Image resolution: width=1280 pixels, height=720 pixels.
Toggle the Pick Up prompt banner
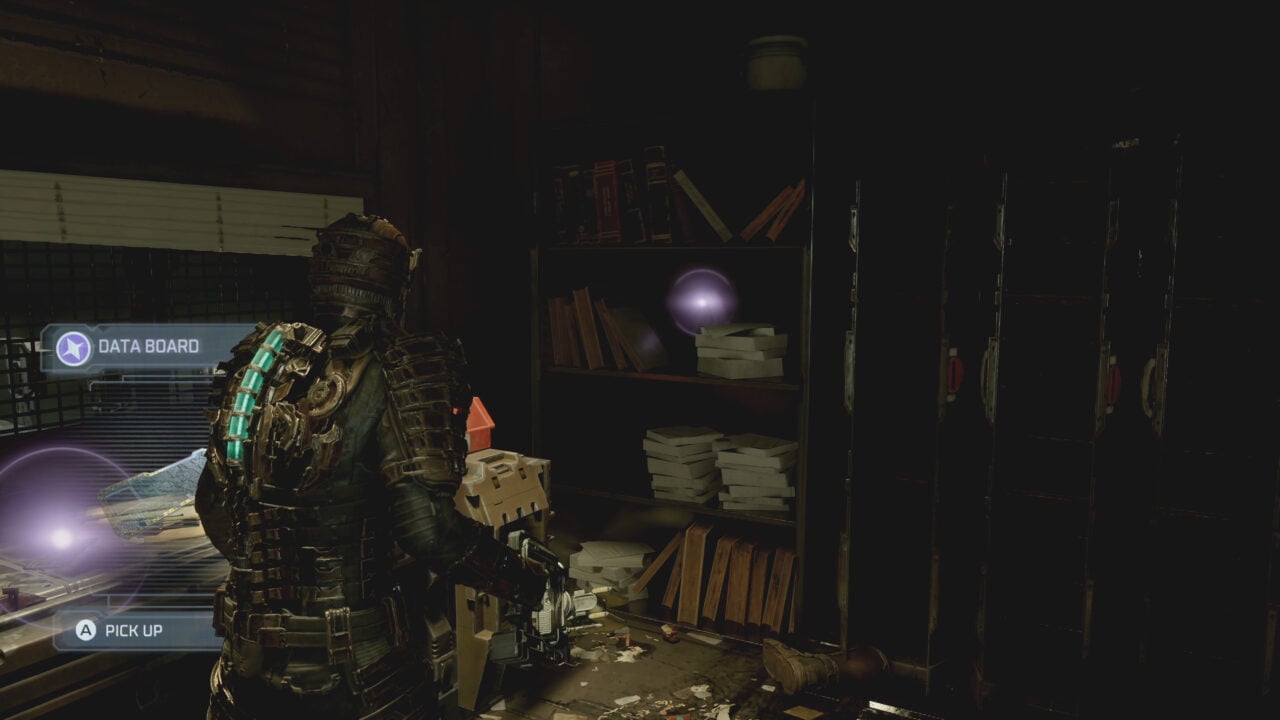[130, 631]
